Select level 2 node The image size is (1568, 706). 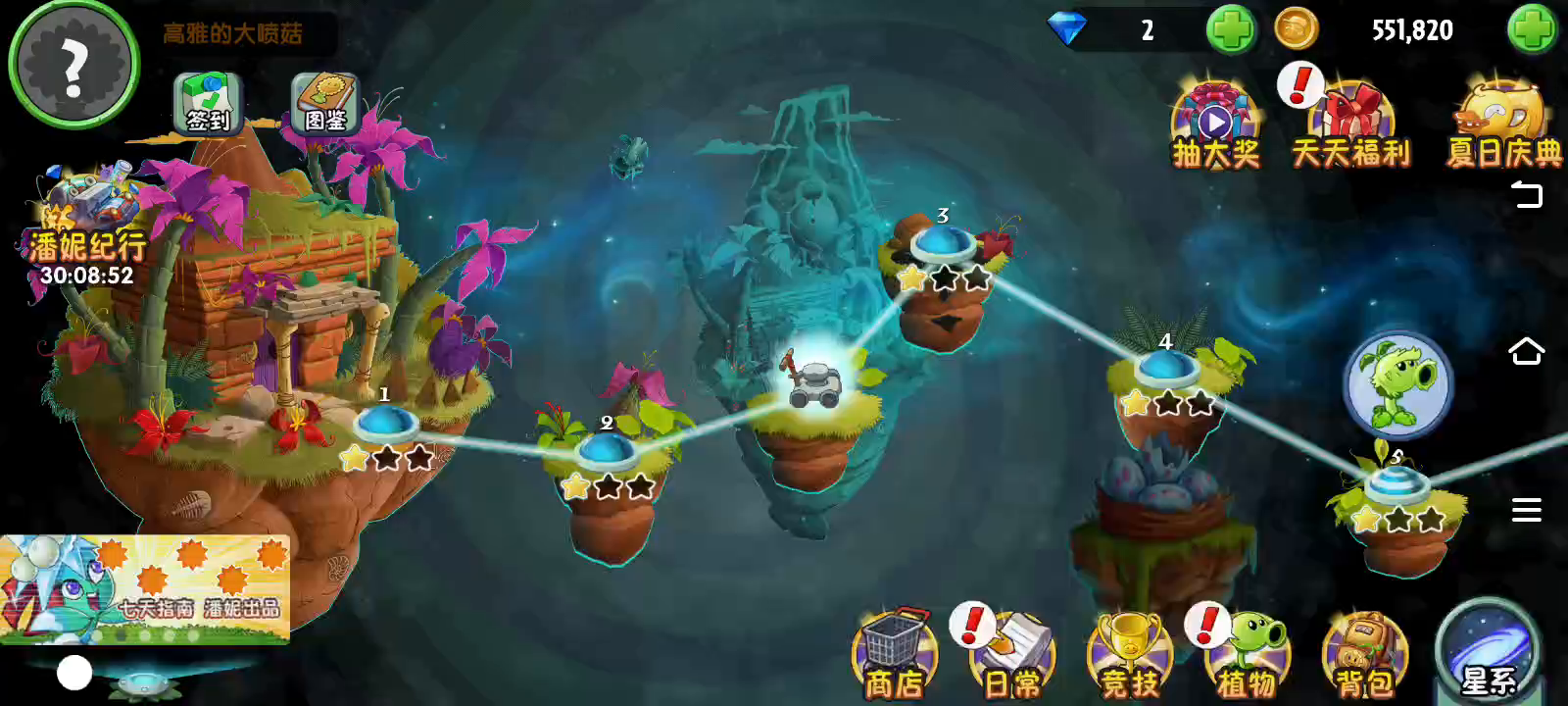608,452
